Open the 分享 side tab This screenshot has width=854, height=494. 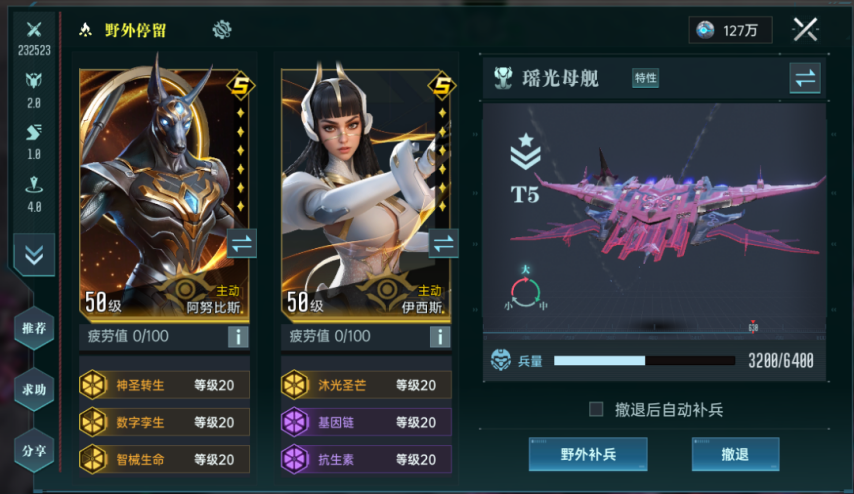click(x=34, y=450)
